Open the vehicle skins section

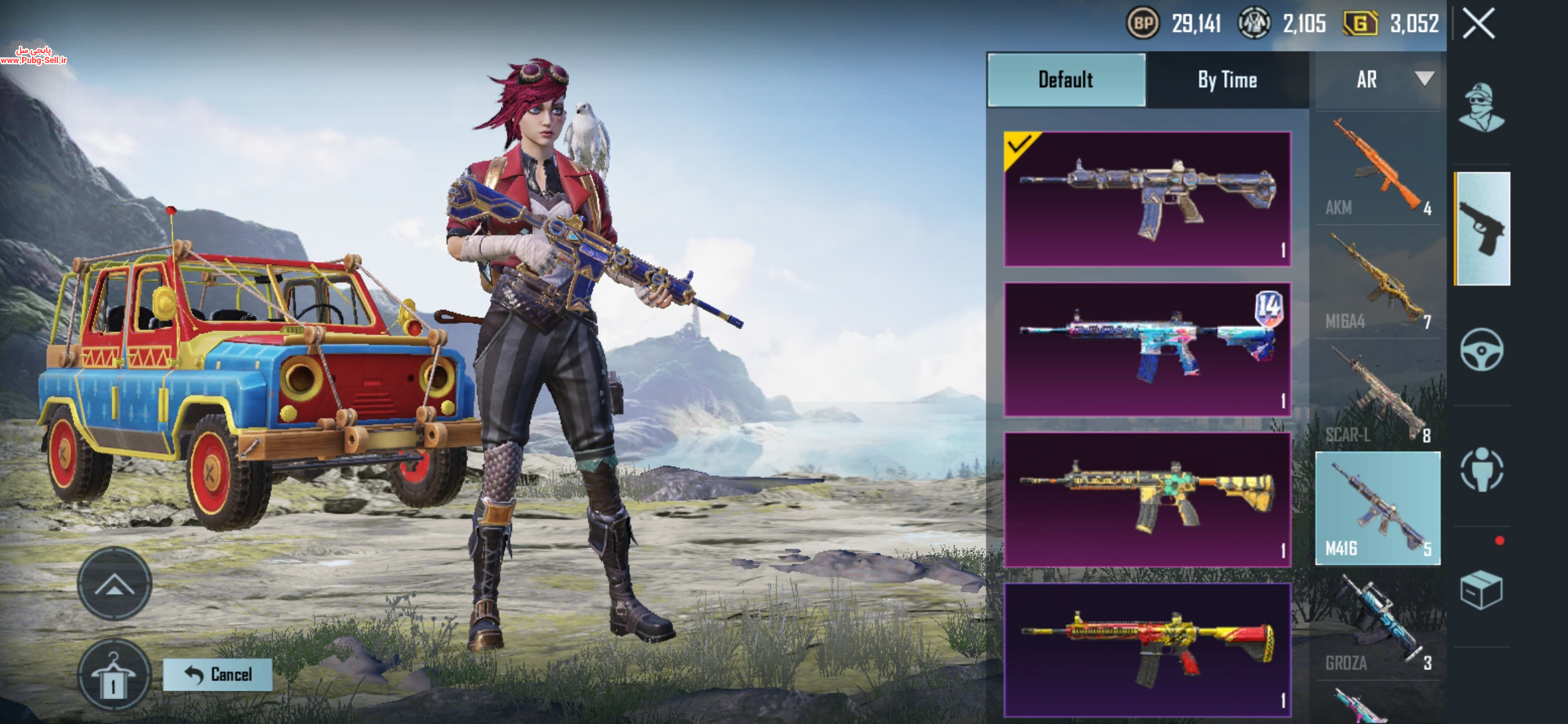(1482, 349)
